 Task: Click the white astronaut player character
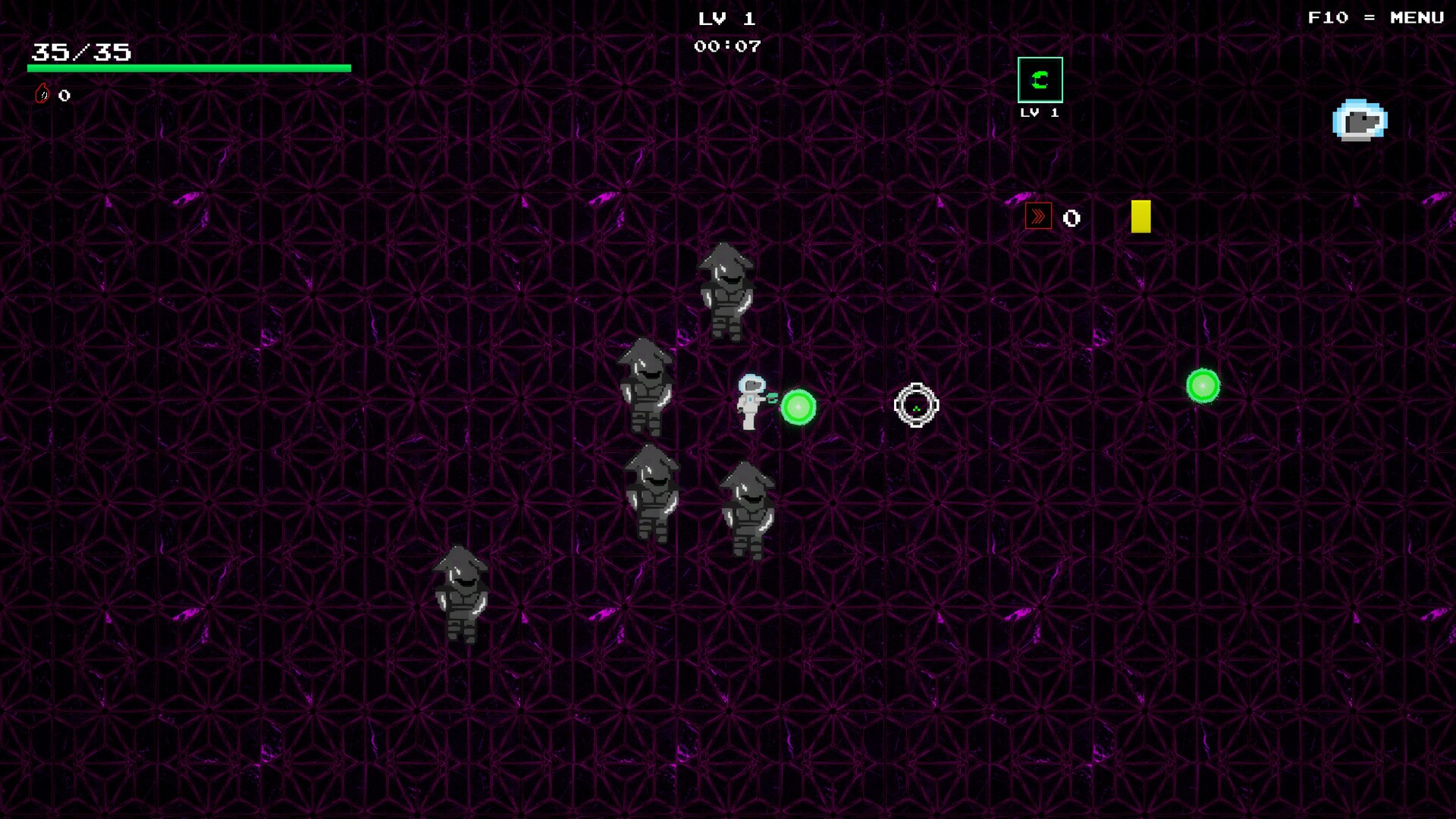click(750, 406)
